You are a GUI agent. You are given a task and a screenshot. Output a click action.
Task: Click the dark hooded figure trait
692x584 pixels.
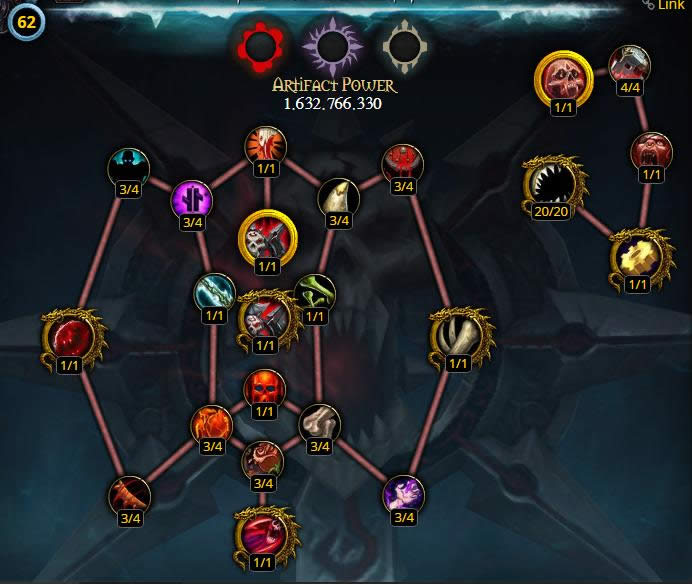pyautogui.click(x=129, y=168)
